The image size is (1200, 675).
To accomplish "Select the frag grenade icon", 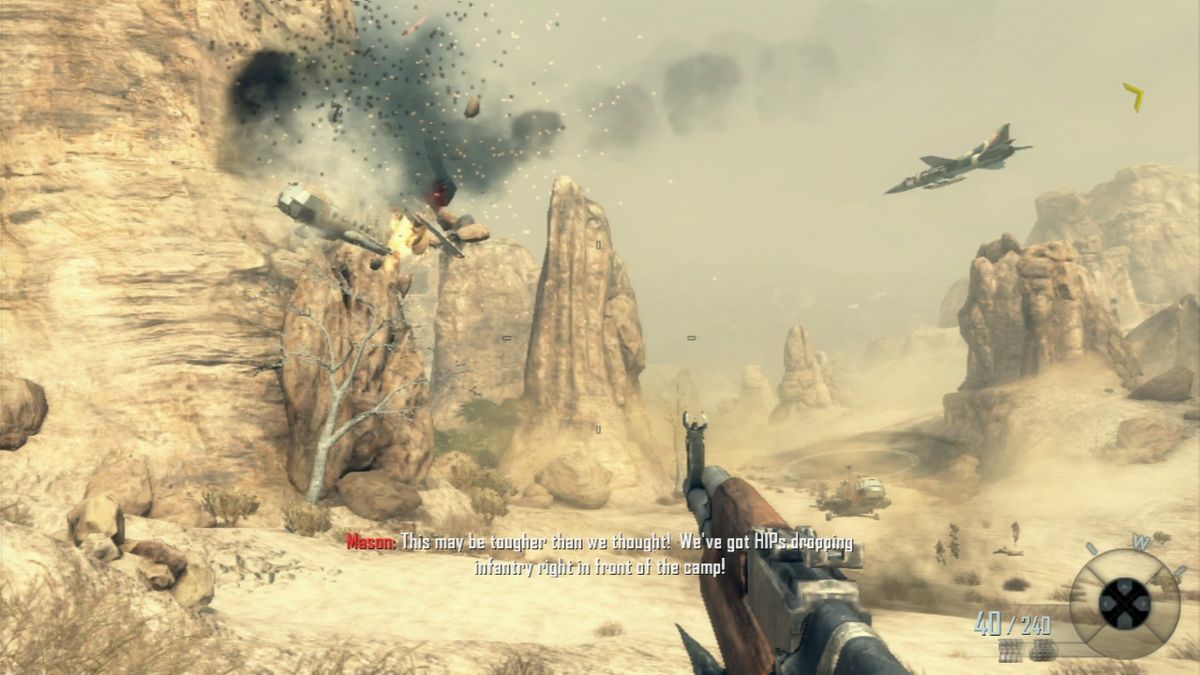I will pyautogui.click(x=1043, y=649).
